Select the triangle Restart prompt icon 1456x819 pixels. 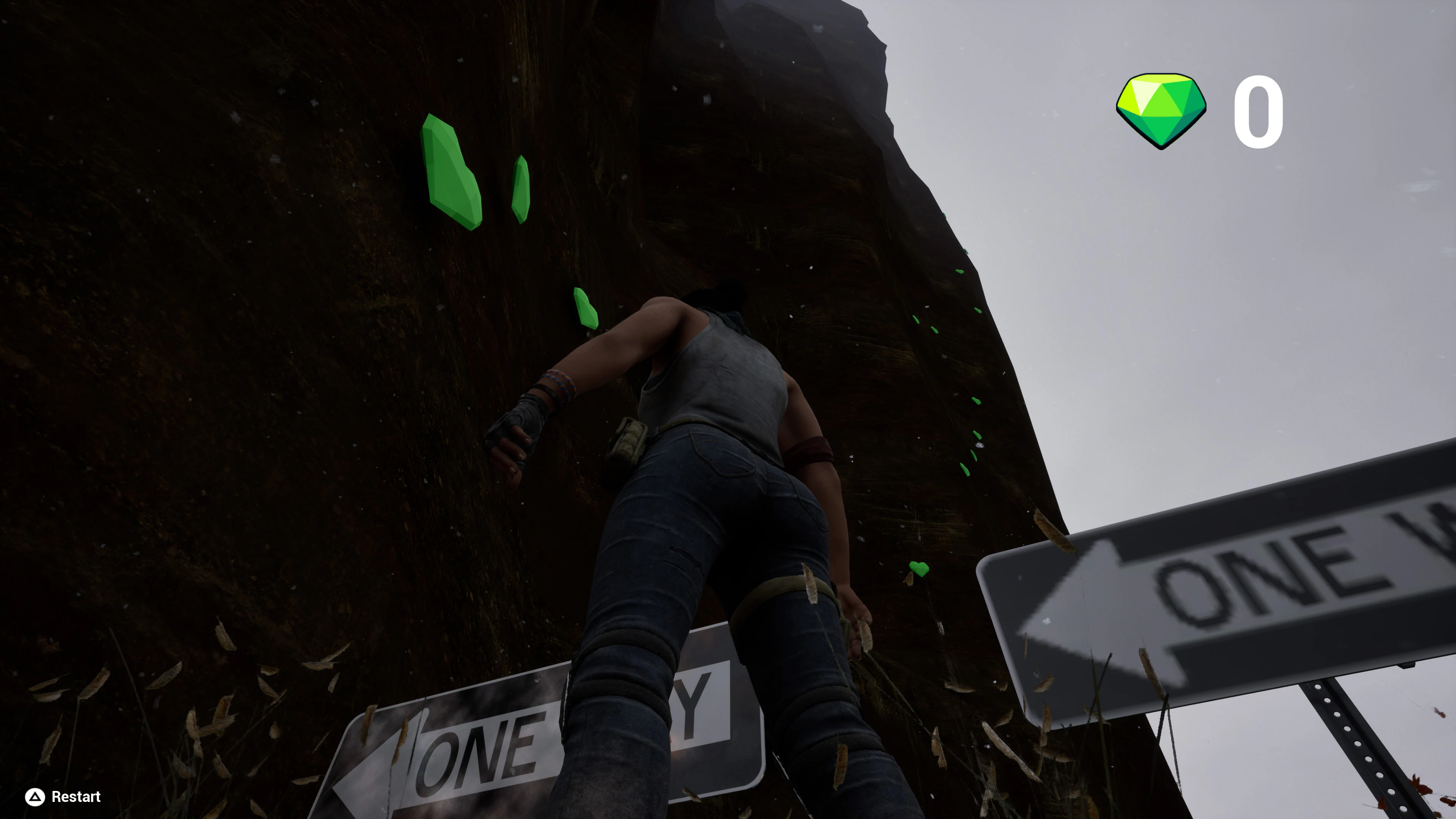pyautogui.click(x=35, y=796)
